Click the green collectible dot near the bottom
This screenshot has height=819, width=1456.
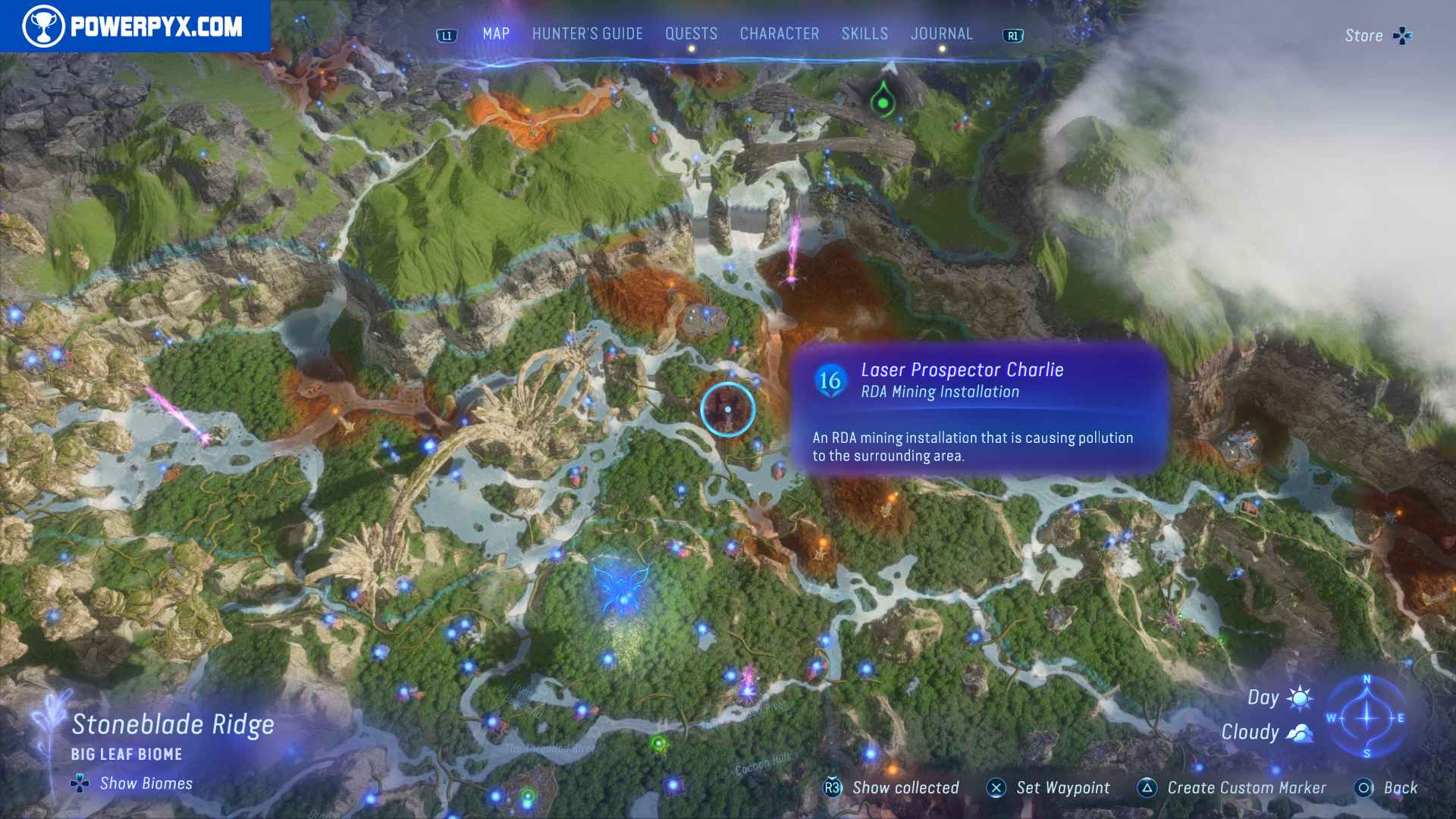(x=657, y=744)
